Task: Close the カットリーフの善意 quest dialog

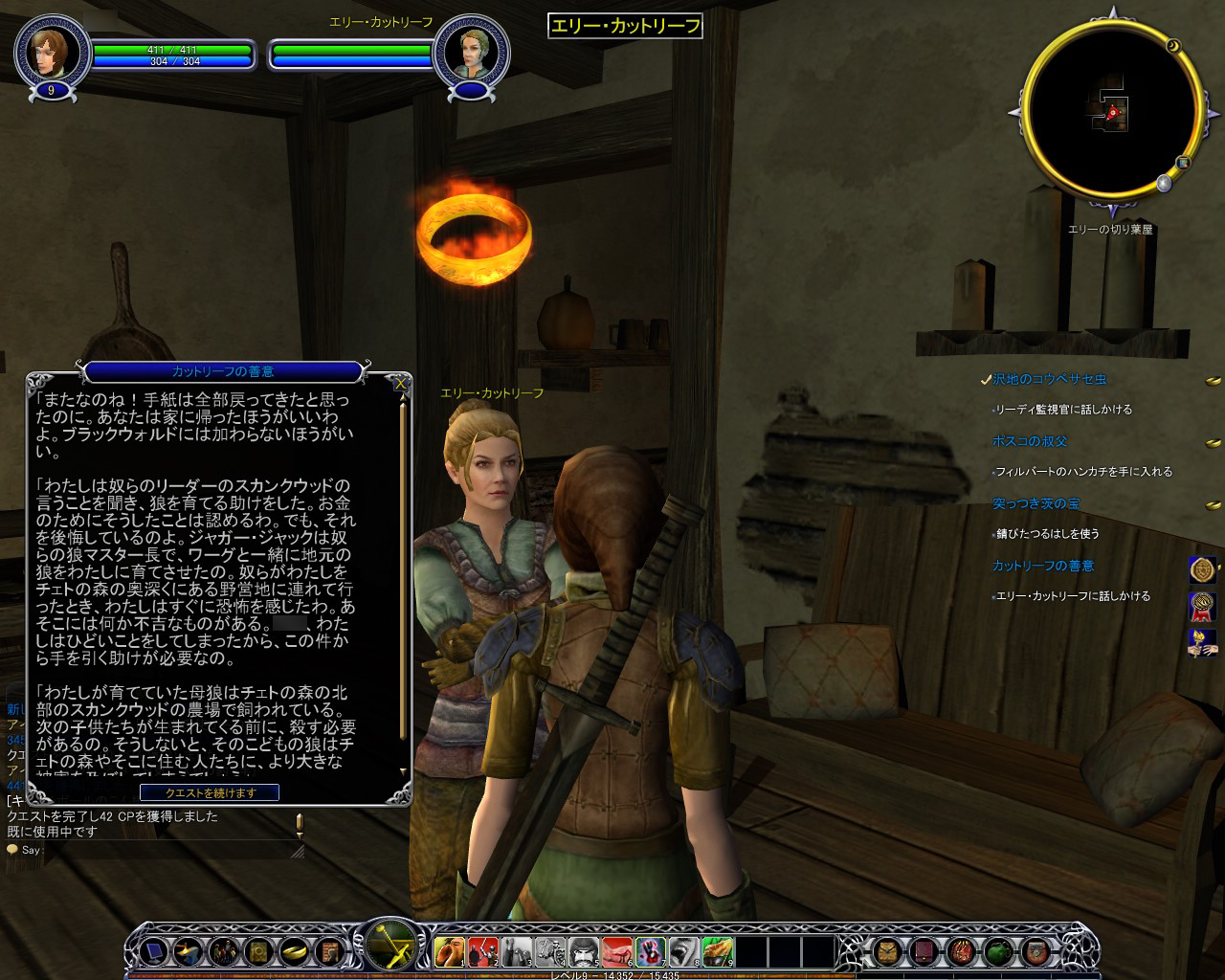Action: coord(402,384)
